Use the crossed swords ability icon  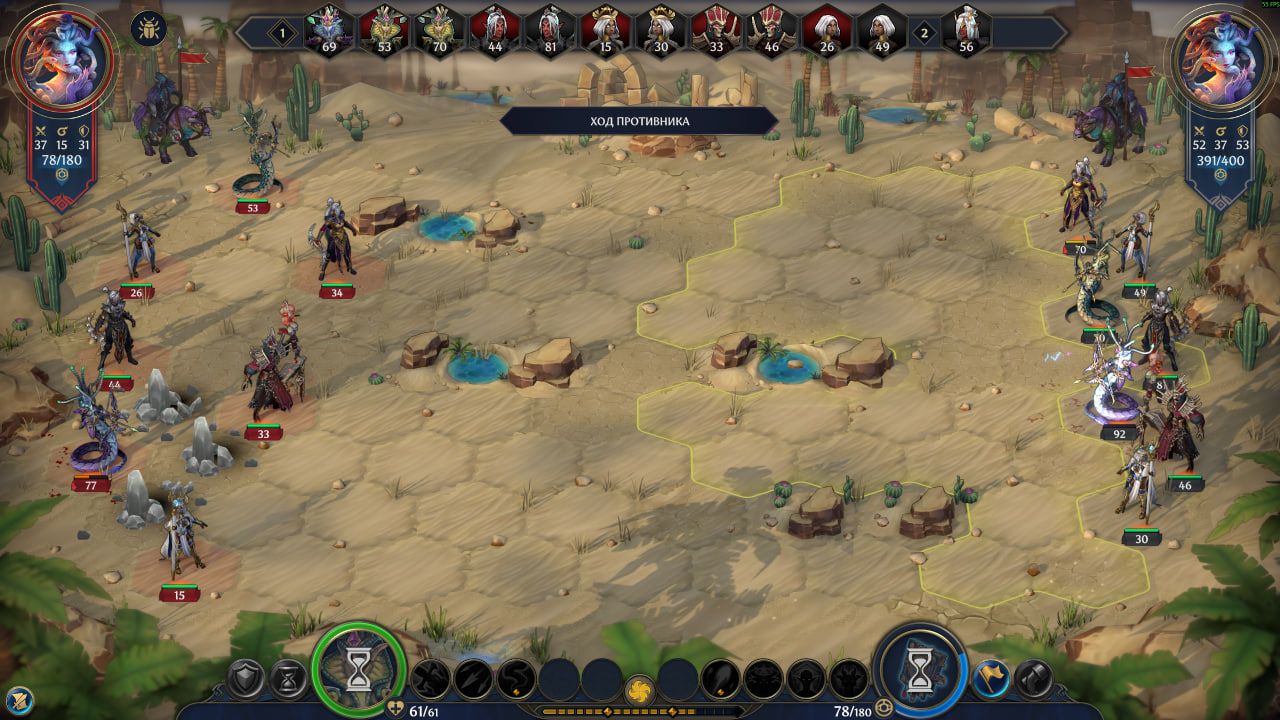tap(430, 680)
